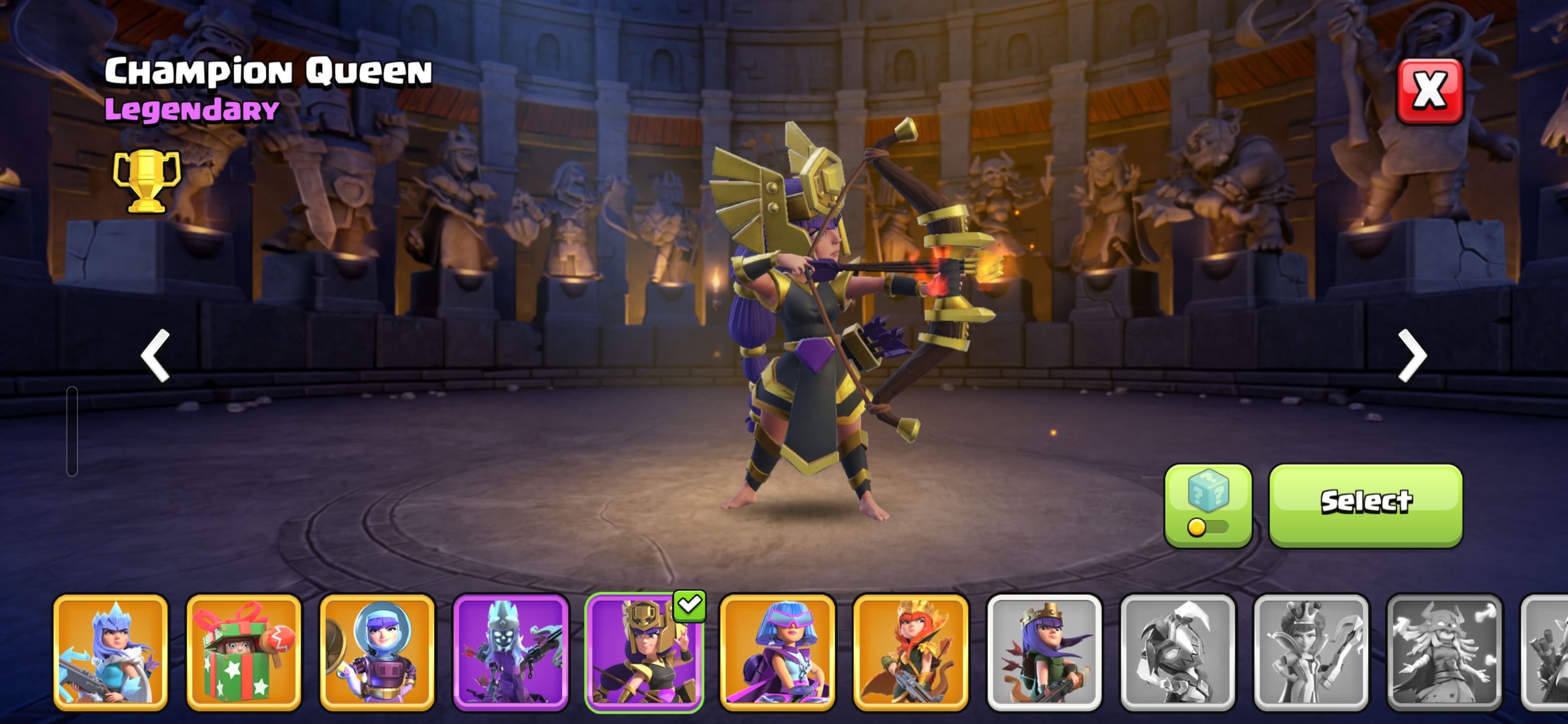
Task: Pick the gift box Queen skin
Action: click(243, 652)
